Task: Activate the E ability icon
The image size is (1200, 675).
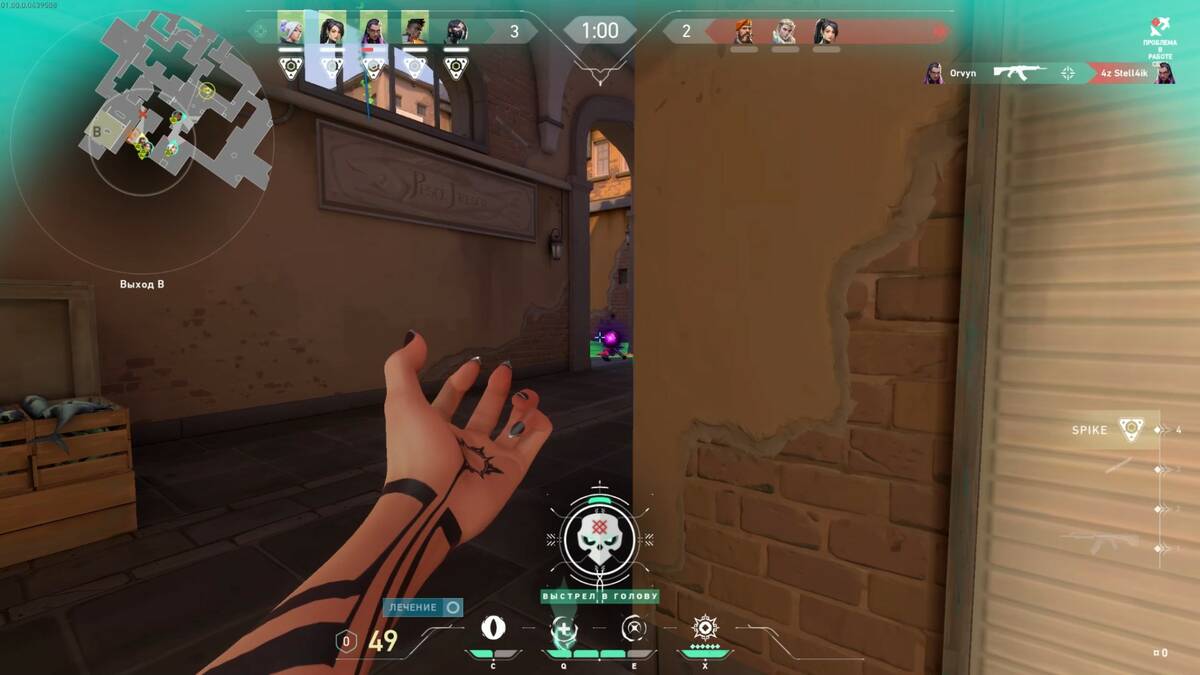Action: click(634, 628)
